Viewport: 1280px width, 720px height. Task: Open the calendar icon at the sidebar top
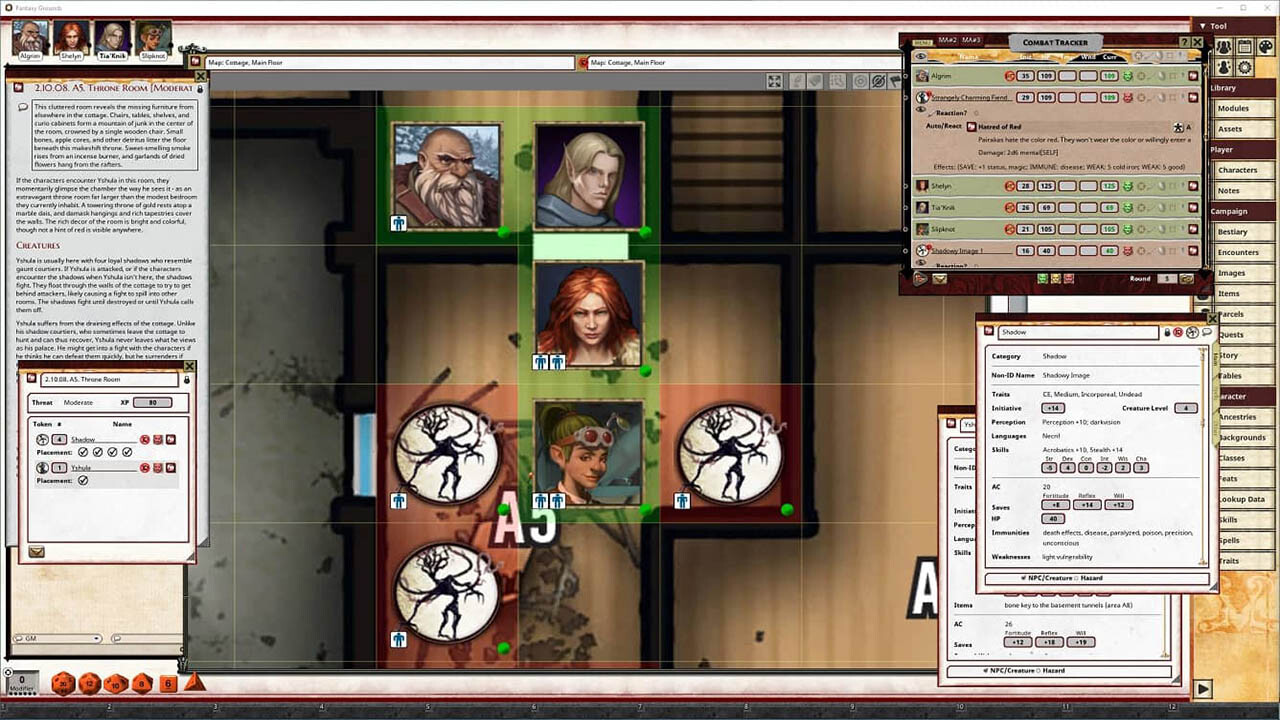click(x=1244, y=46)
